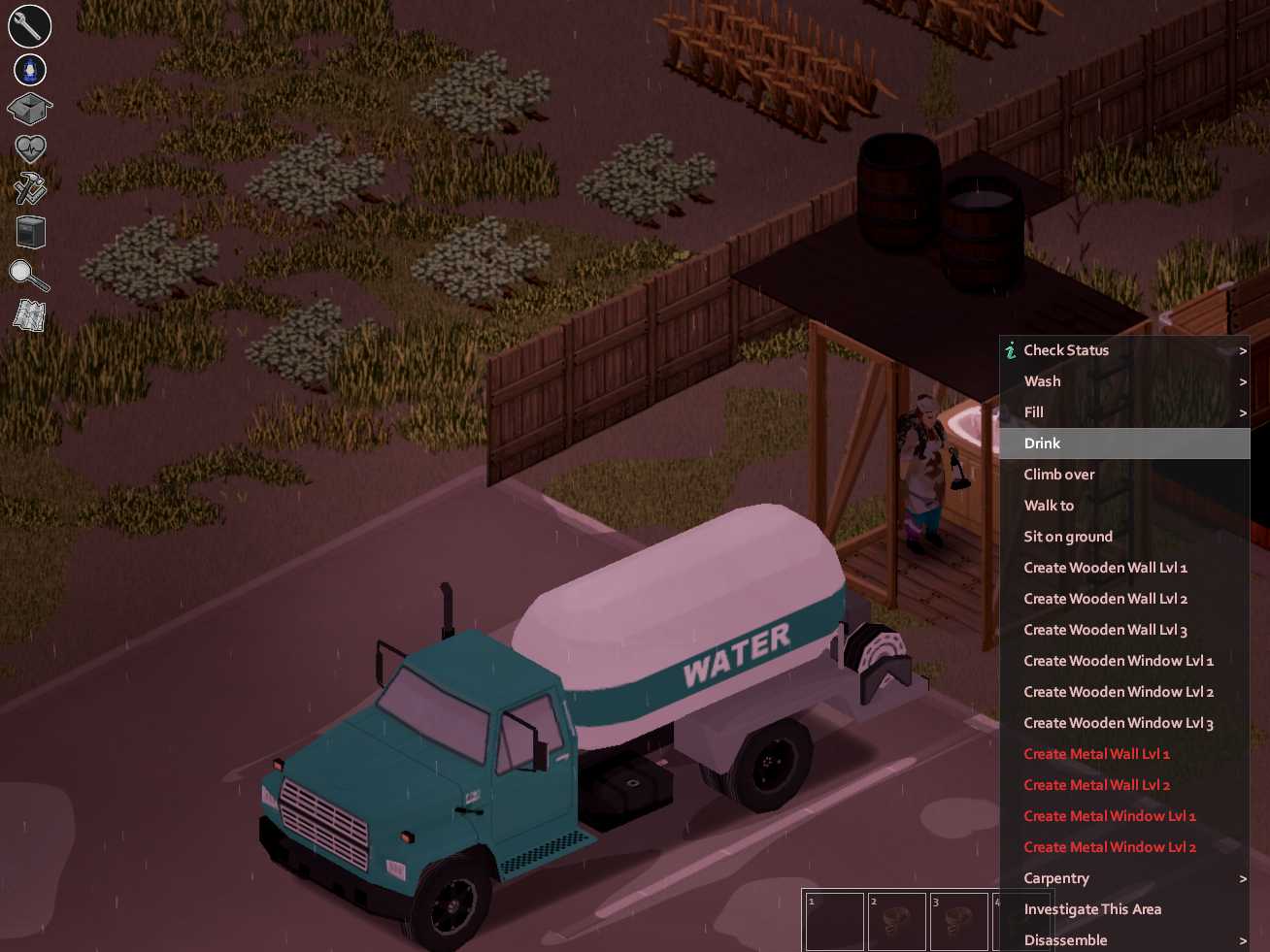Select the lantern equipment icon
The image size is (1270, 952).
(x=28, y=69)
